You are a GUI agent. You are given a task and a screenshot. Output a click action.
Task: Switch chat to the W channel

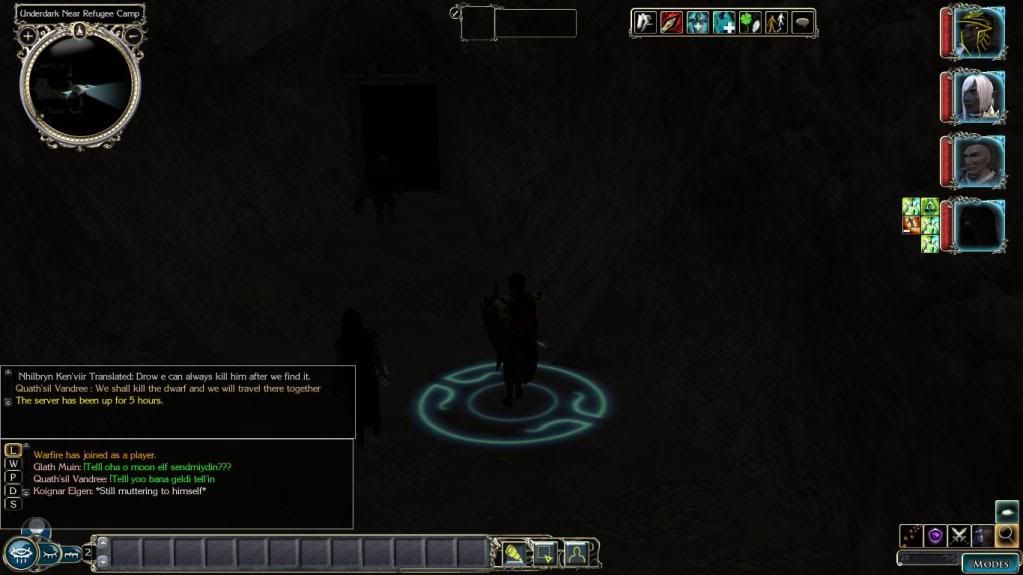click(13, 464)
